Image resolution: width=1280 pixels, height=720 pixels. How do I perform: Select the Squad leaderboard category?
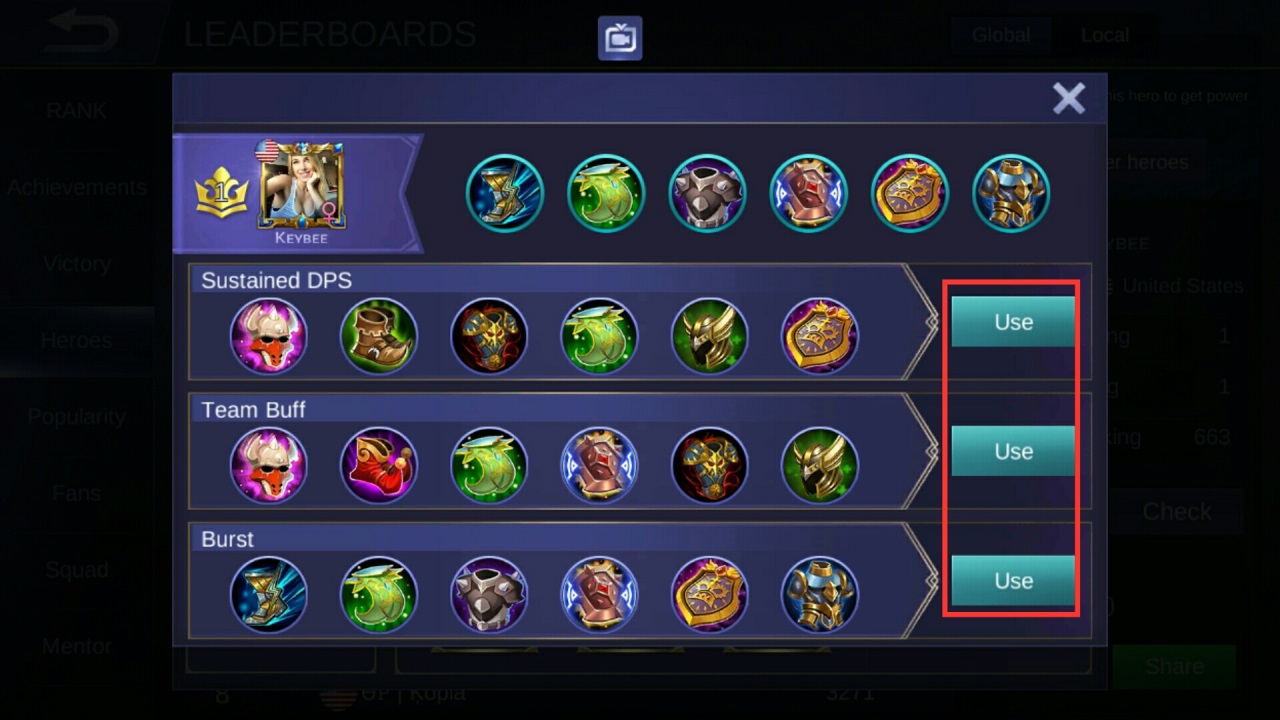(77, 570)
